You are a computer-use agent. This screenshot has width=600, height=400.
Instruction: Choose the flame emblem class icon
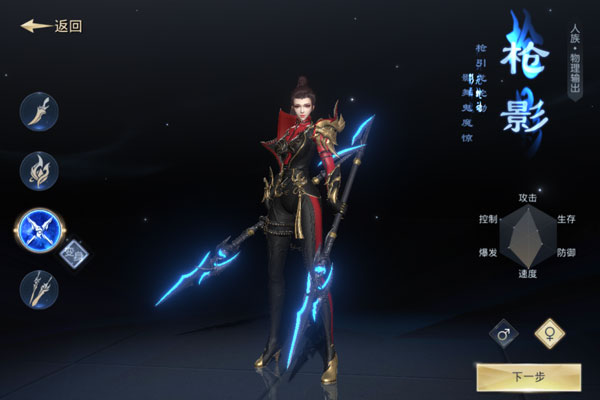(x=39, y=170)
